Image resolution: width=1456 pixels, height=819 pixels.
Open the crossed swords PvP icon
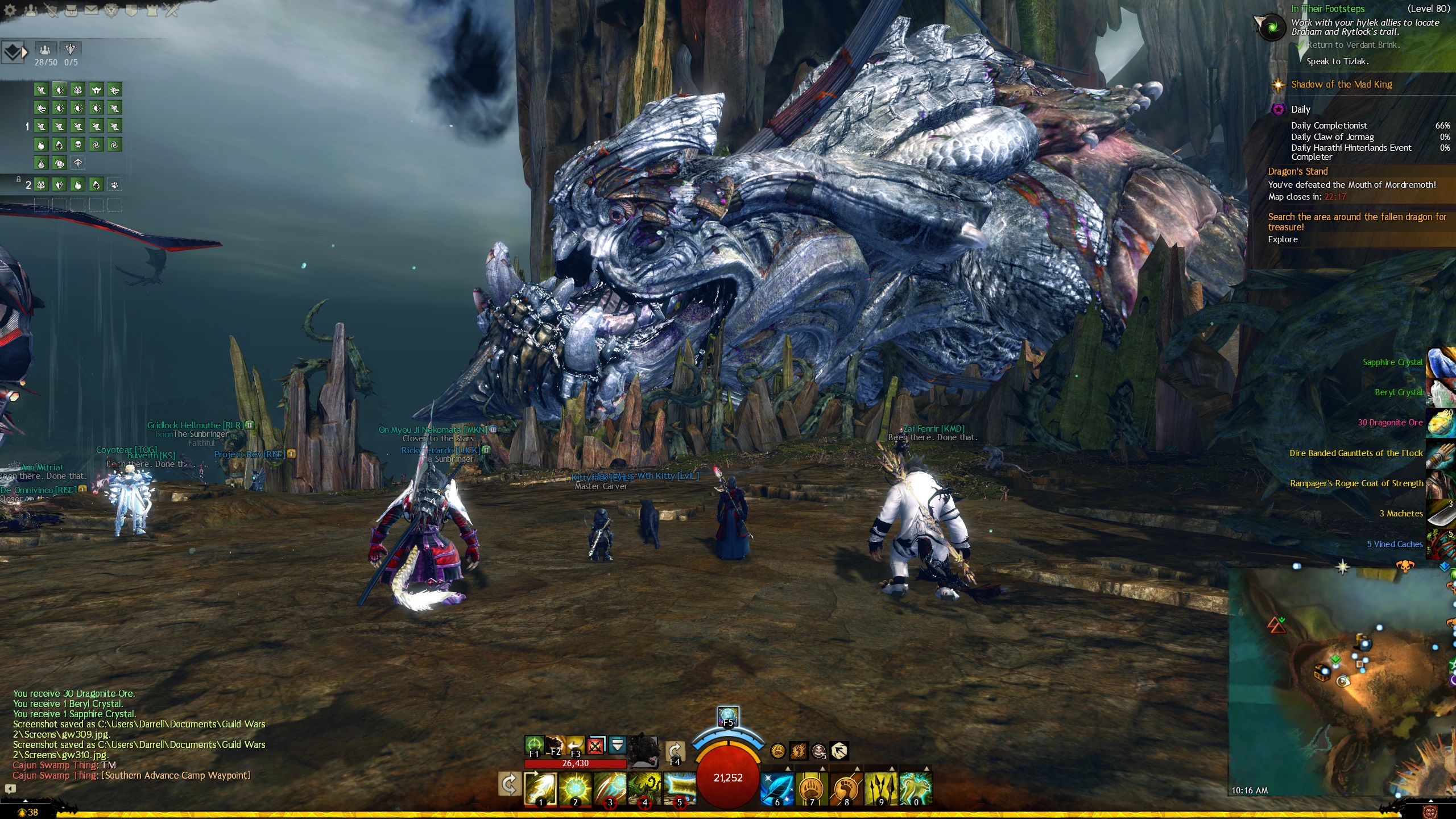172,10
